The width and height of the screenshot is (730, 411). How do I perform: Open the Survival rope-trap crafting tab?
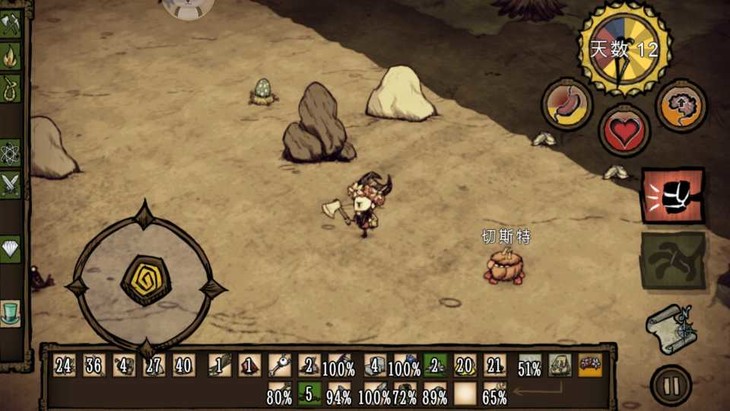(x=11, y=90)
